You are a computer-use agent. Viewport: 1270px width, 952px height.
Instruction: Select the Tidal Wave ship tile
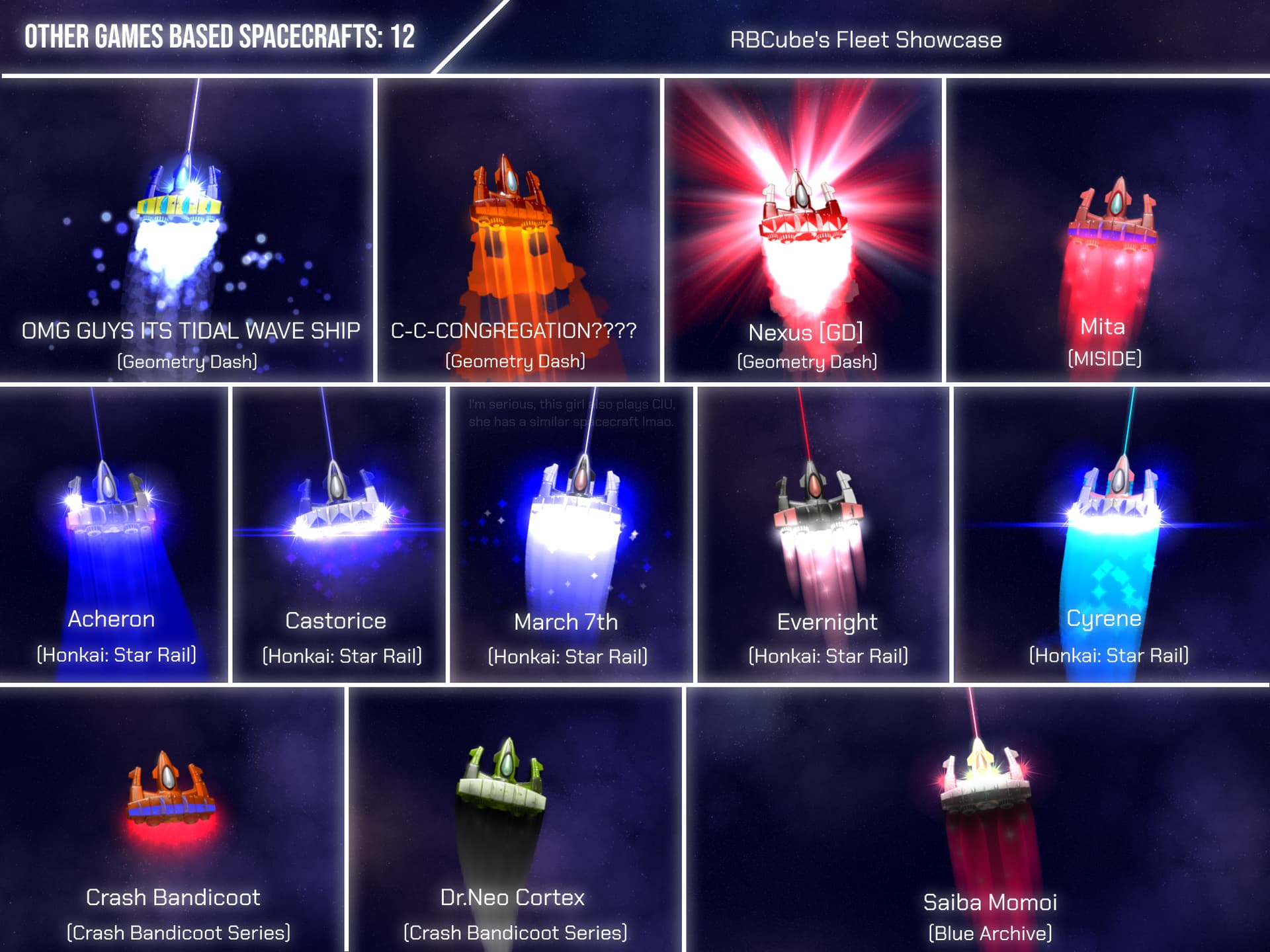coord(187,230)
